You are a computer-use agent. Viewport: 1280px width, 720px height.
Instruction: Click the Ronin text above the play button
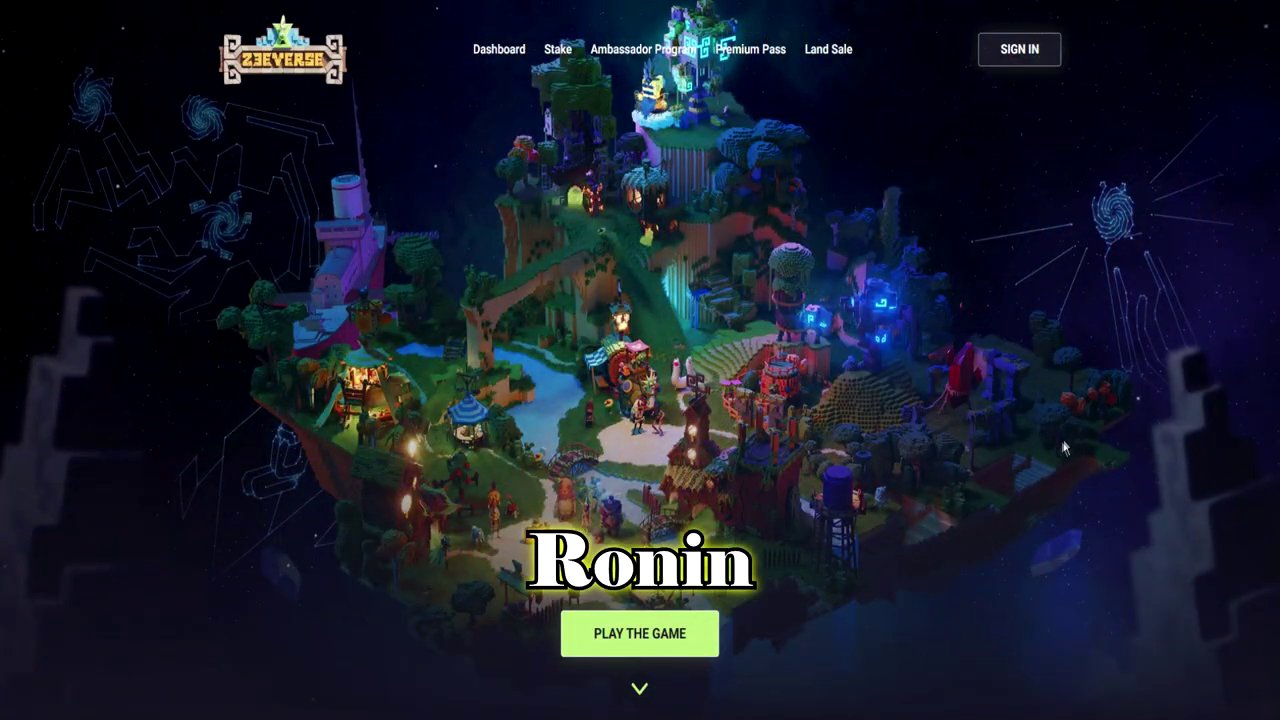pyautogui.click(x=640, y=562)
